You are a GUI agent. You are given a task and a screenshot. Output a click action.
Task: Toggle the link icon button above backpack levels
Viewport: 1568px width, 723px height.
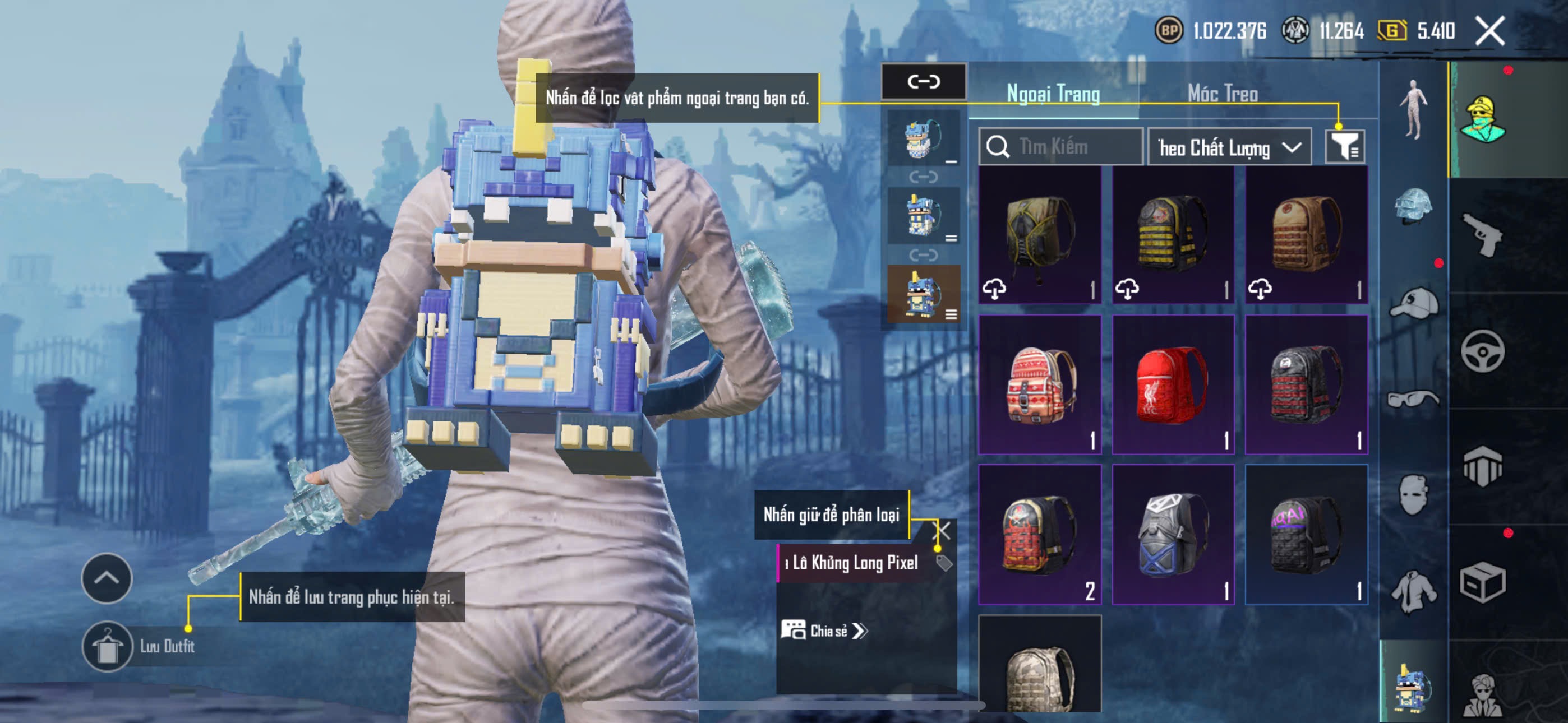(x=924, y=82)
